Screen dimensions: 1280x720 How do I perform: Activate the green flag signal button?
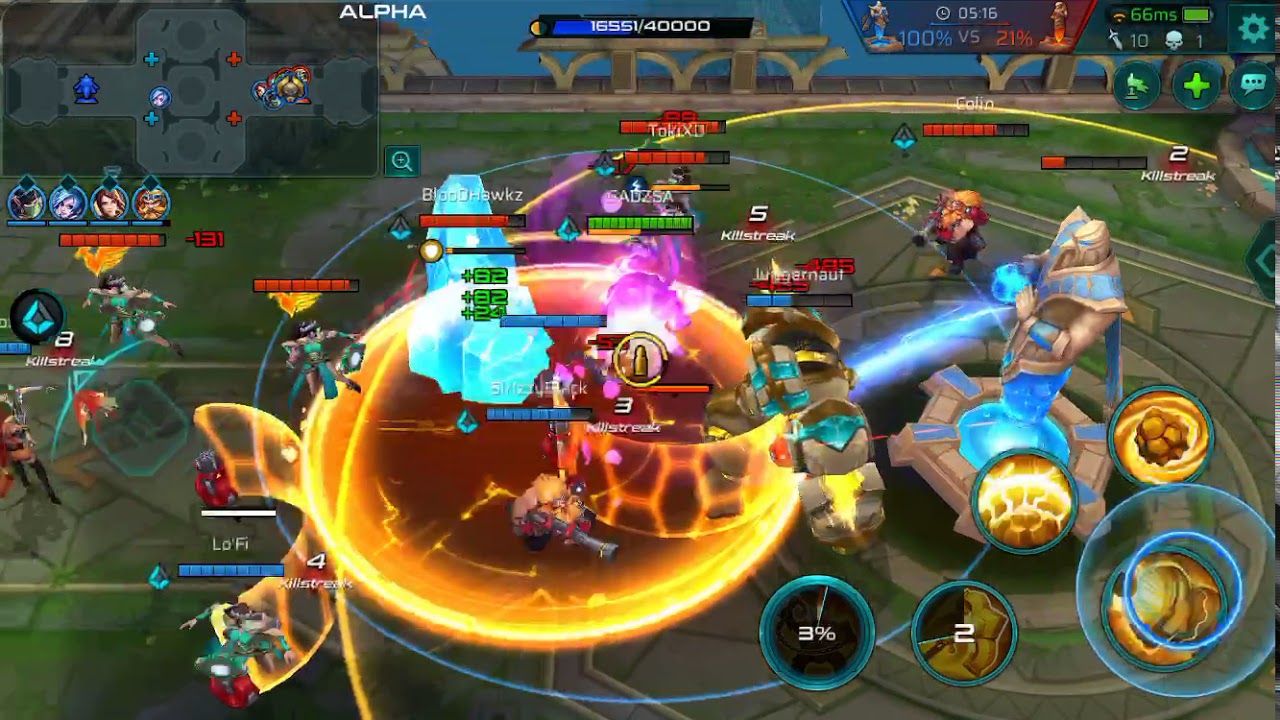point(1137,86)
